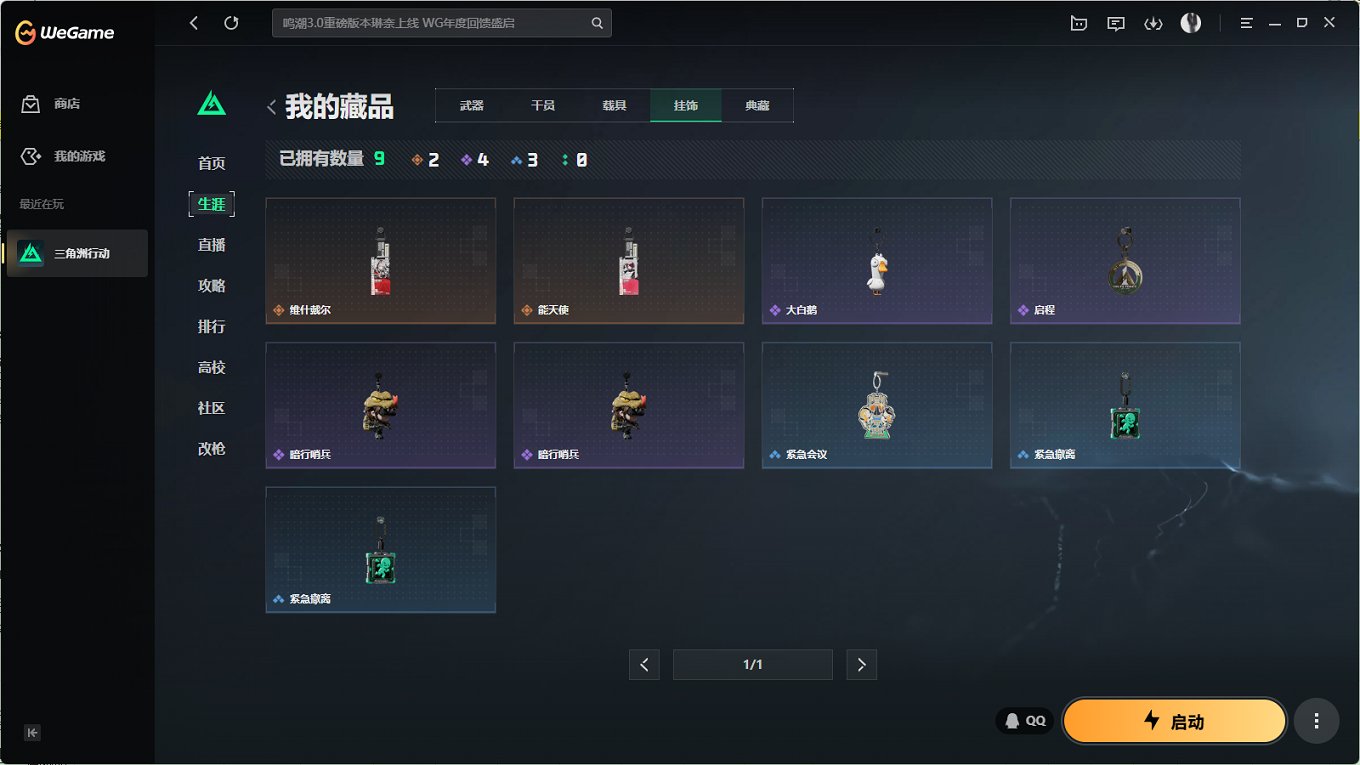The image size is (1360, 765).
Task: Open the game library icon near top right
Action: coord(1079,22)
